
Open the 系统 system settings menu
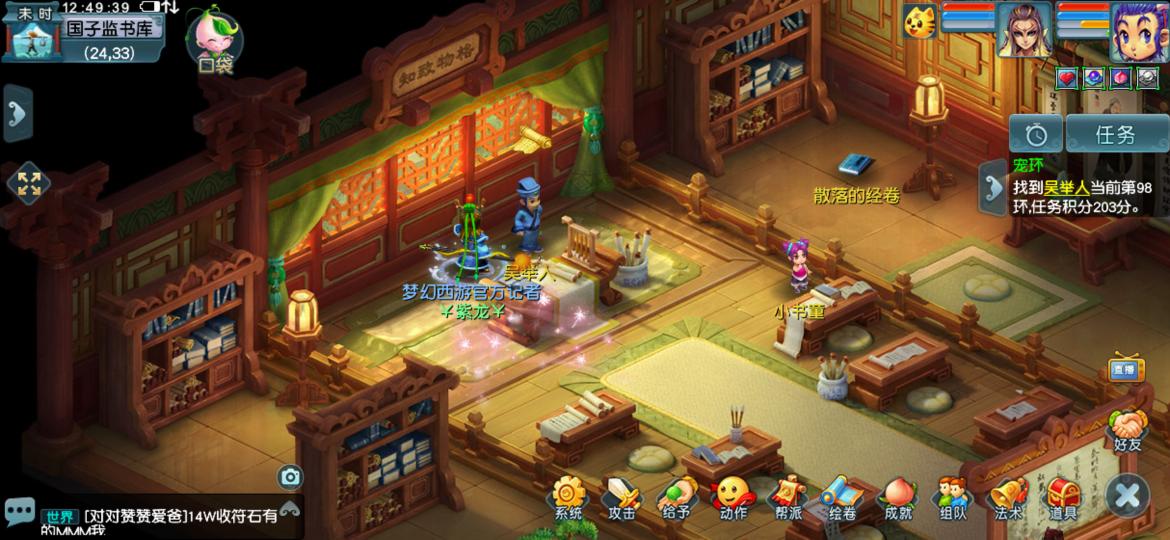pyautogui.click(x=568, y=497)
